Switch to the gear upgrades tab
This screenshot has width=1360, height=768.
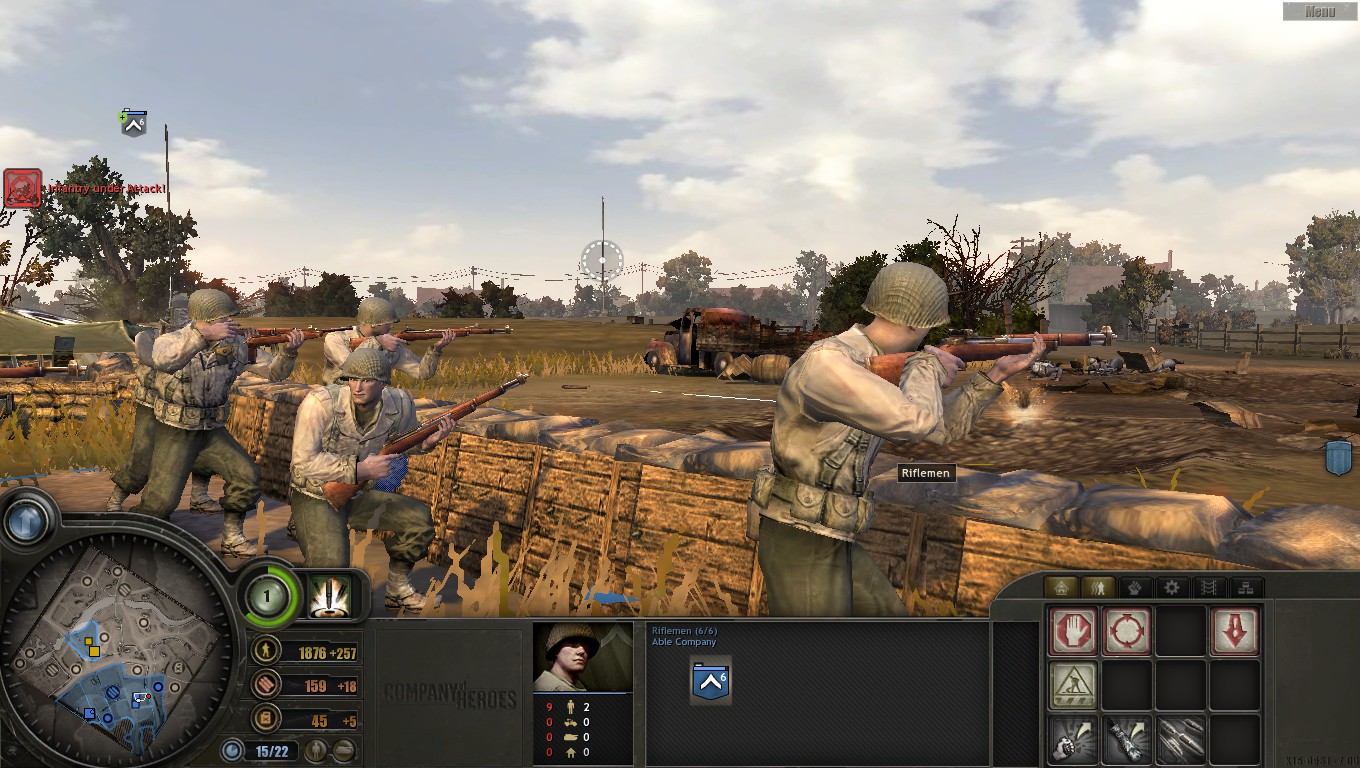pyautogui.click(x=1171, y=587)
